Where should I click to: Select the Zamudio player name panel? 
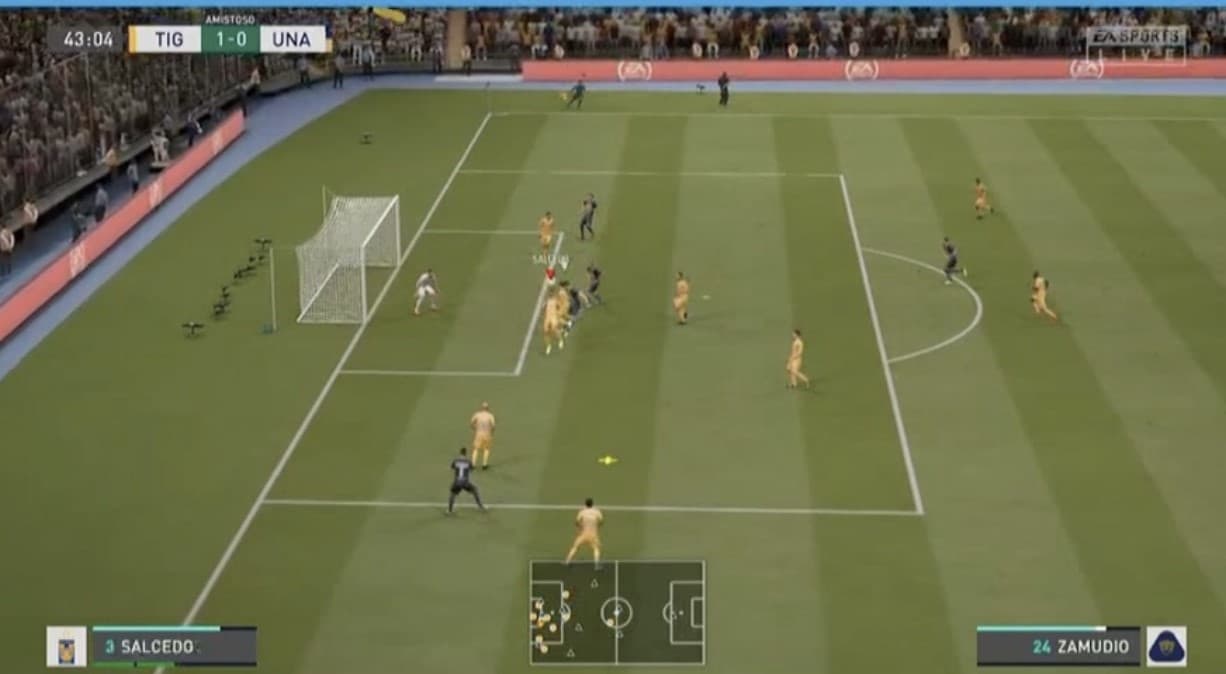1058,646
